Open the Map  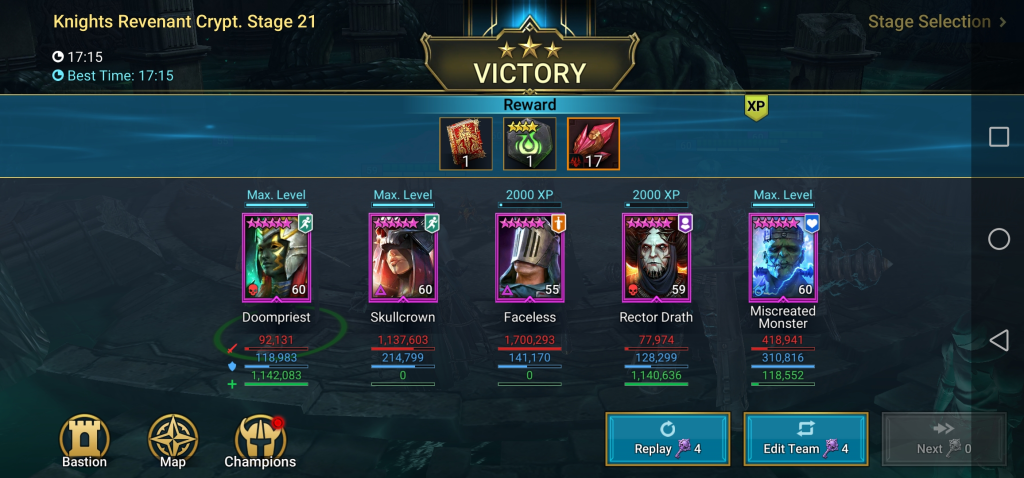tap(172, 441)
